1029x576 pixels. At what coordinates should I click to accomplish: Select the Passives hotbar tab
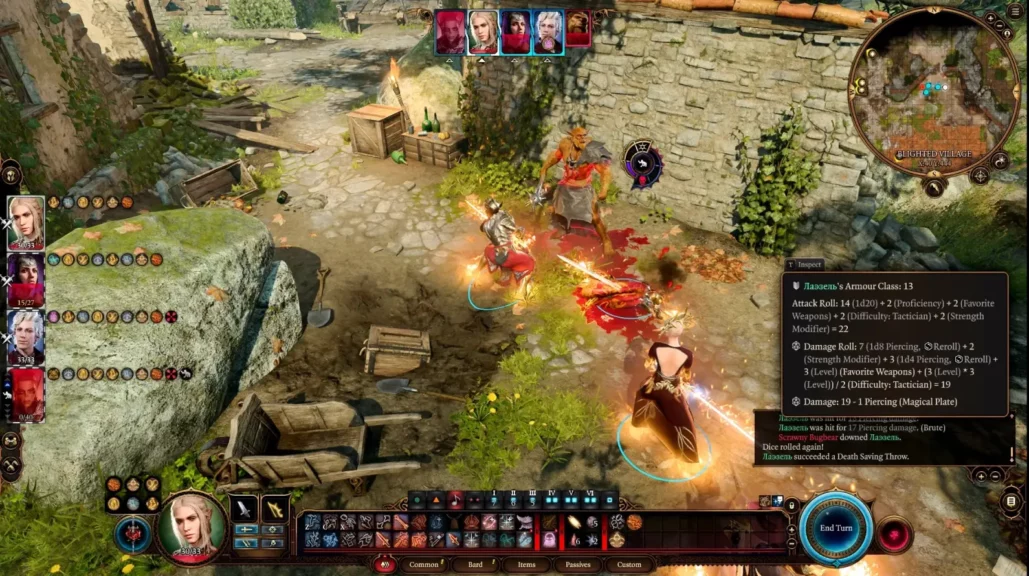pyautogui.click(x=578, y=565)
